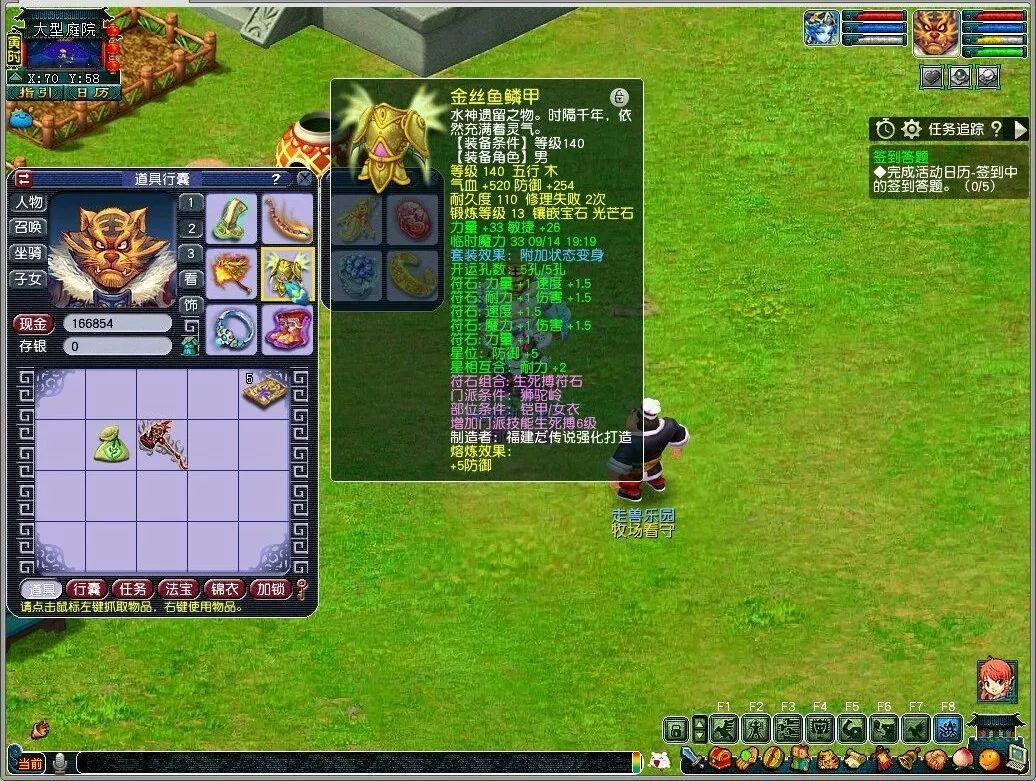The width and height of the screenshot is (1036, 781).
Task: Switch to the 锦衣 costume tab
Action: [x=223, y=589]
